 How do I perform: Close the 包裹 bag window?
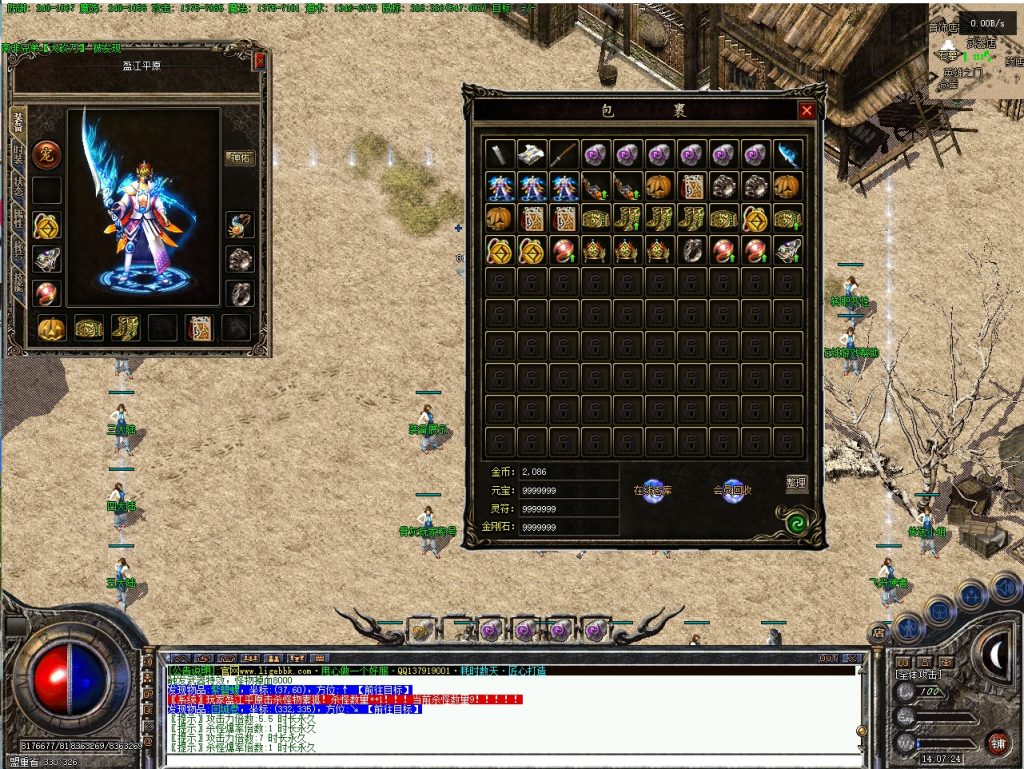tap(806, 110)
